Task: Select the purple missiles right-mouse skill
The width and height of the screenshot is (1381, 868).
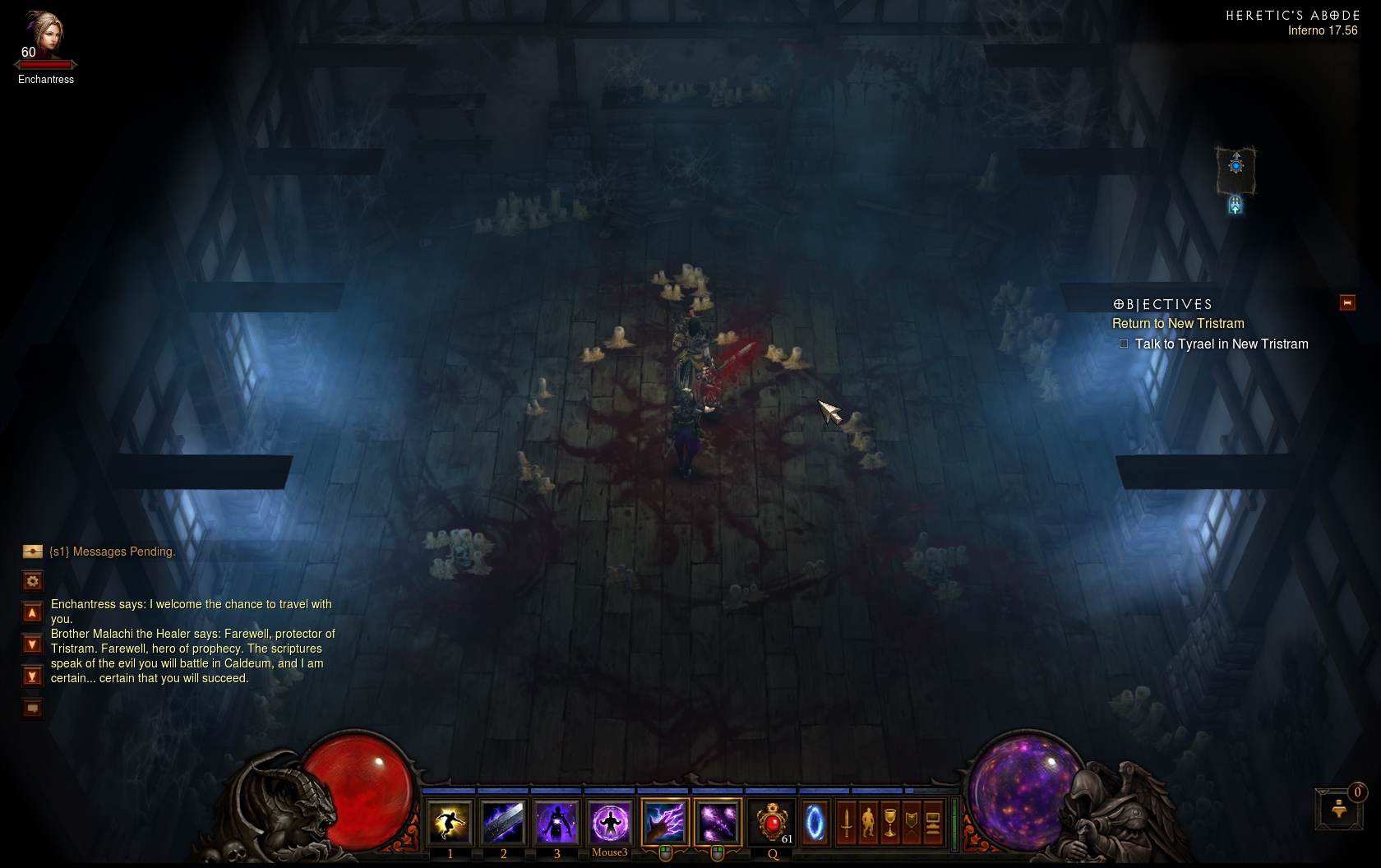Action: click(718, 822)
